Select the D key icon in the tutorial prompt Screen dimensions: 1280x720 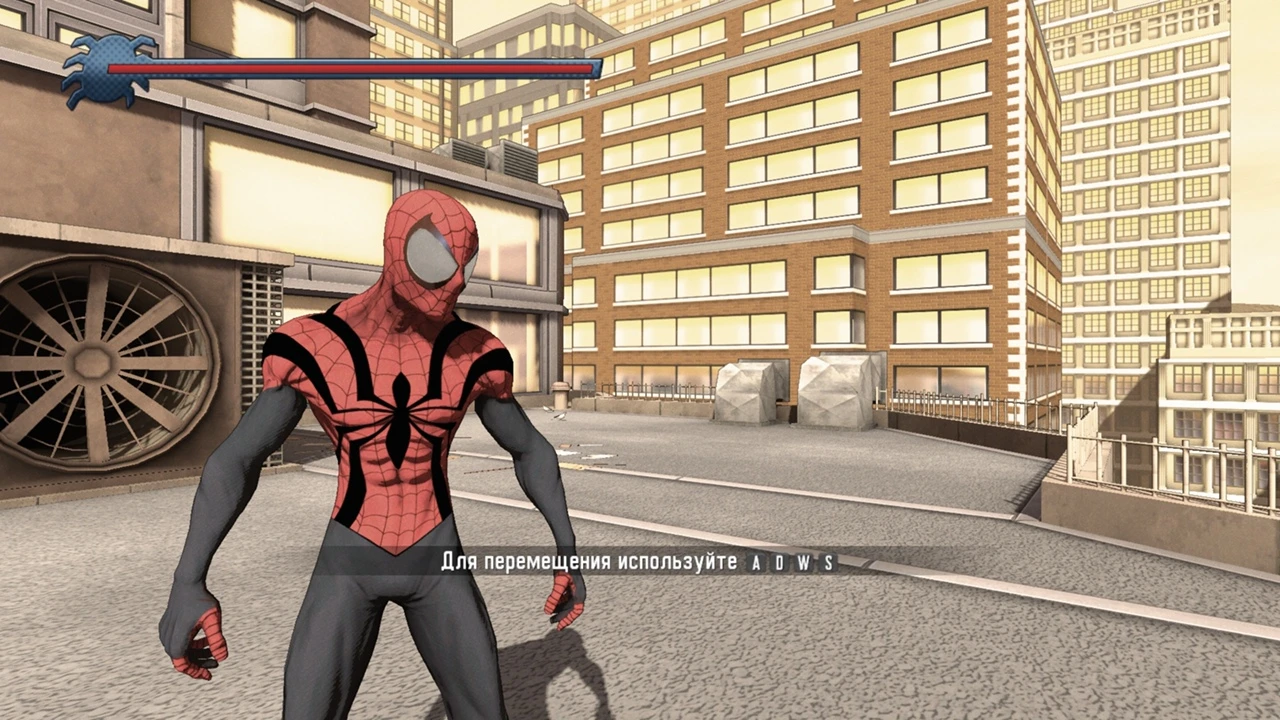coord(778,561)
